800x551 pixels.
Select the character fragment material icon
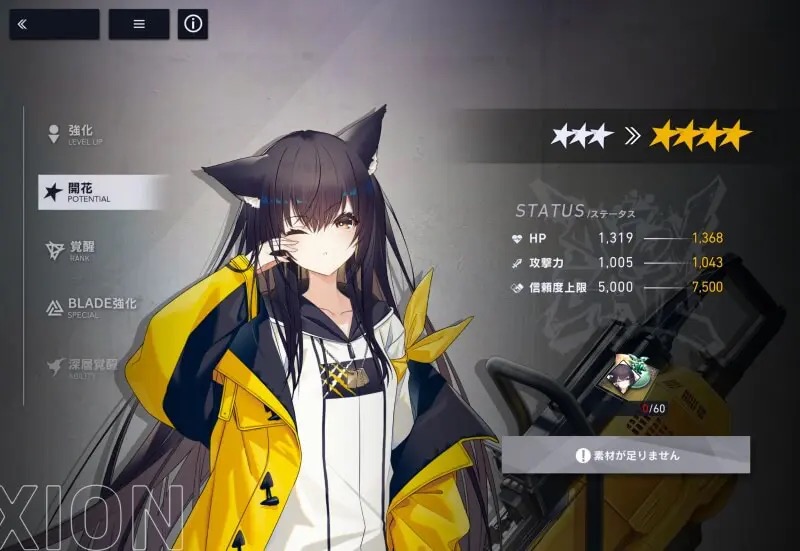pos(625,375)
